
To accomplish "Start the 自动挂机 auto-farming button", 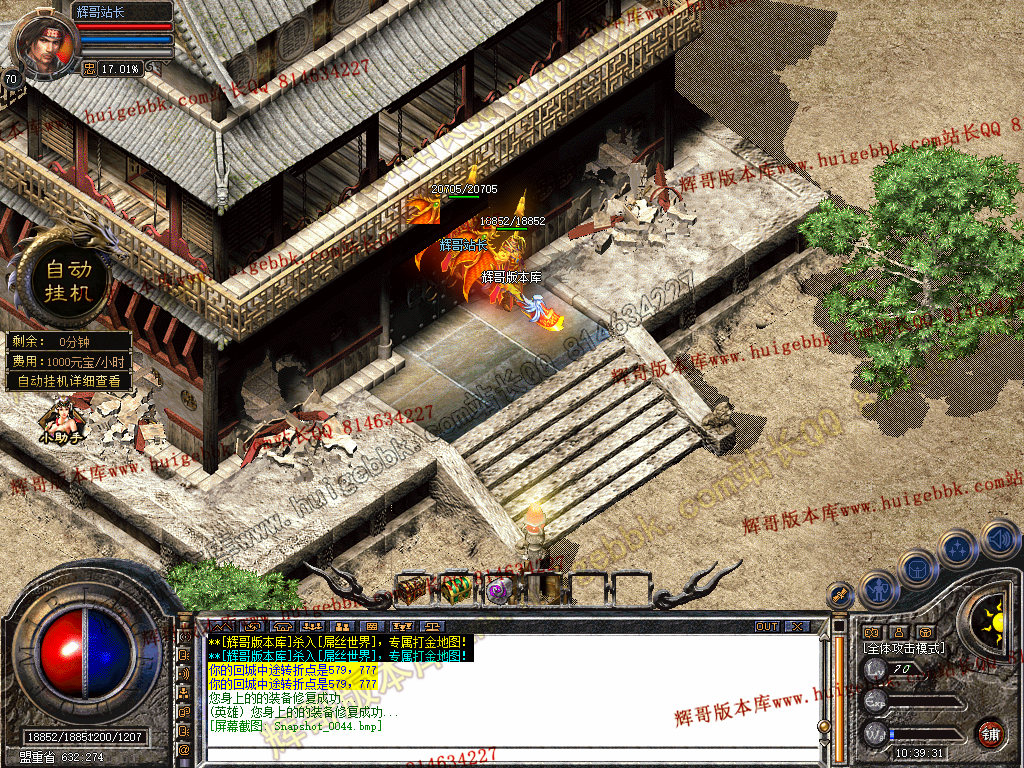I will [67, 281].
